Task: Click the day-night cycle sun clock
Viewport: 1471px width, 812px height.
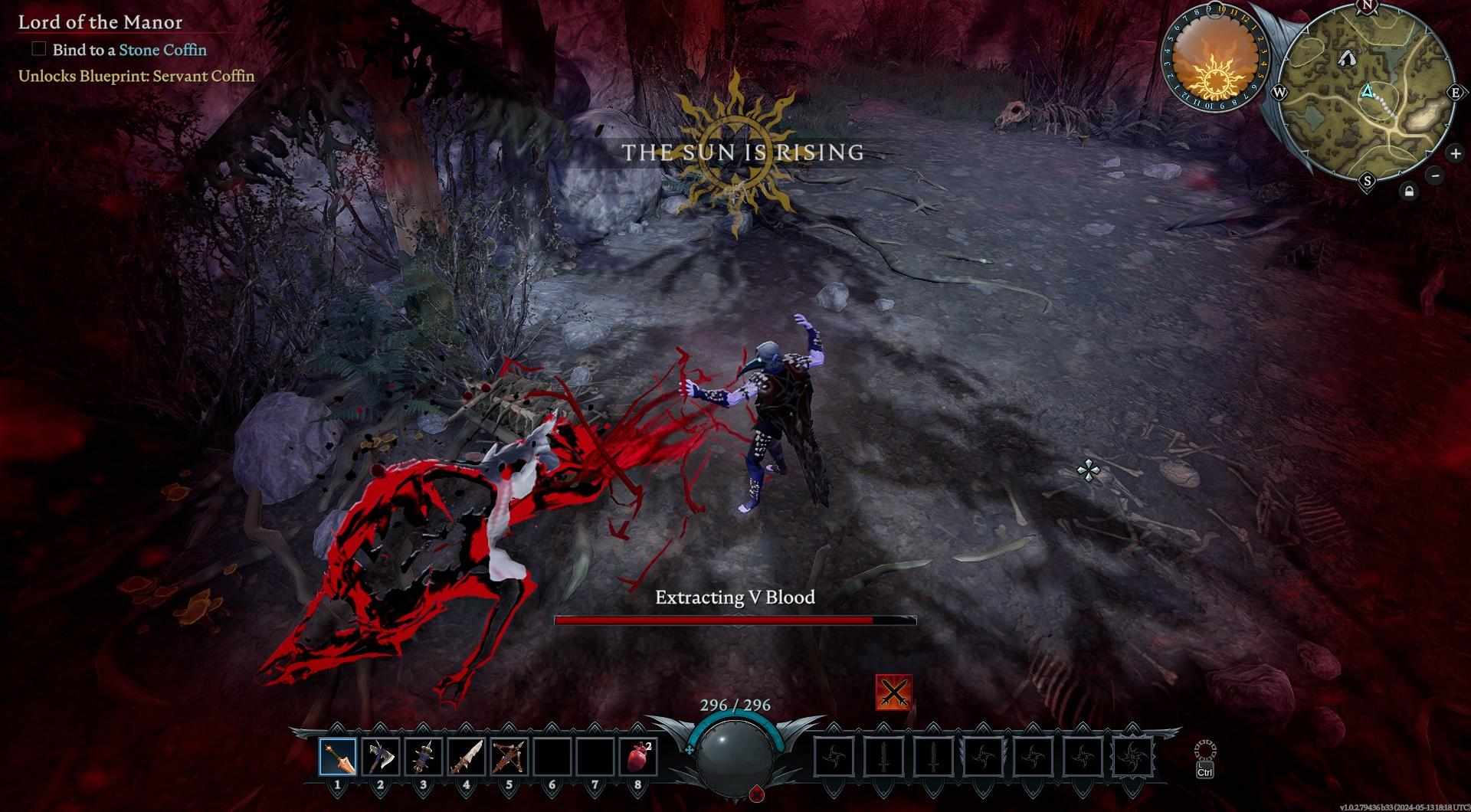Action: pos(1217,61)
